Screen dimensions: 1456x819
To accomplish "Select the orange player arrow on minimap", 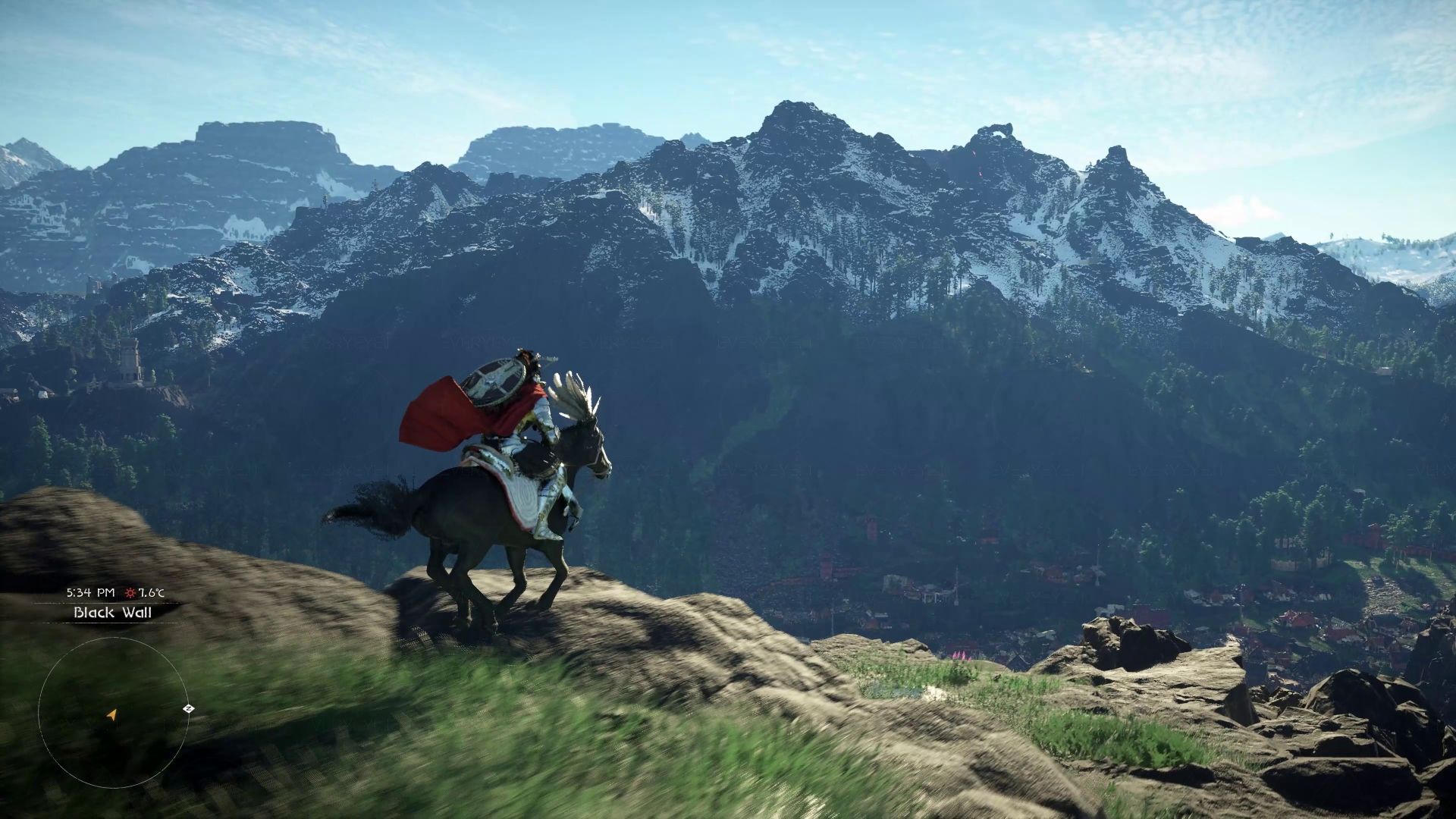I will coord(112,714).
